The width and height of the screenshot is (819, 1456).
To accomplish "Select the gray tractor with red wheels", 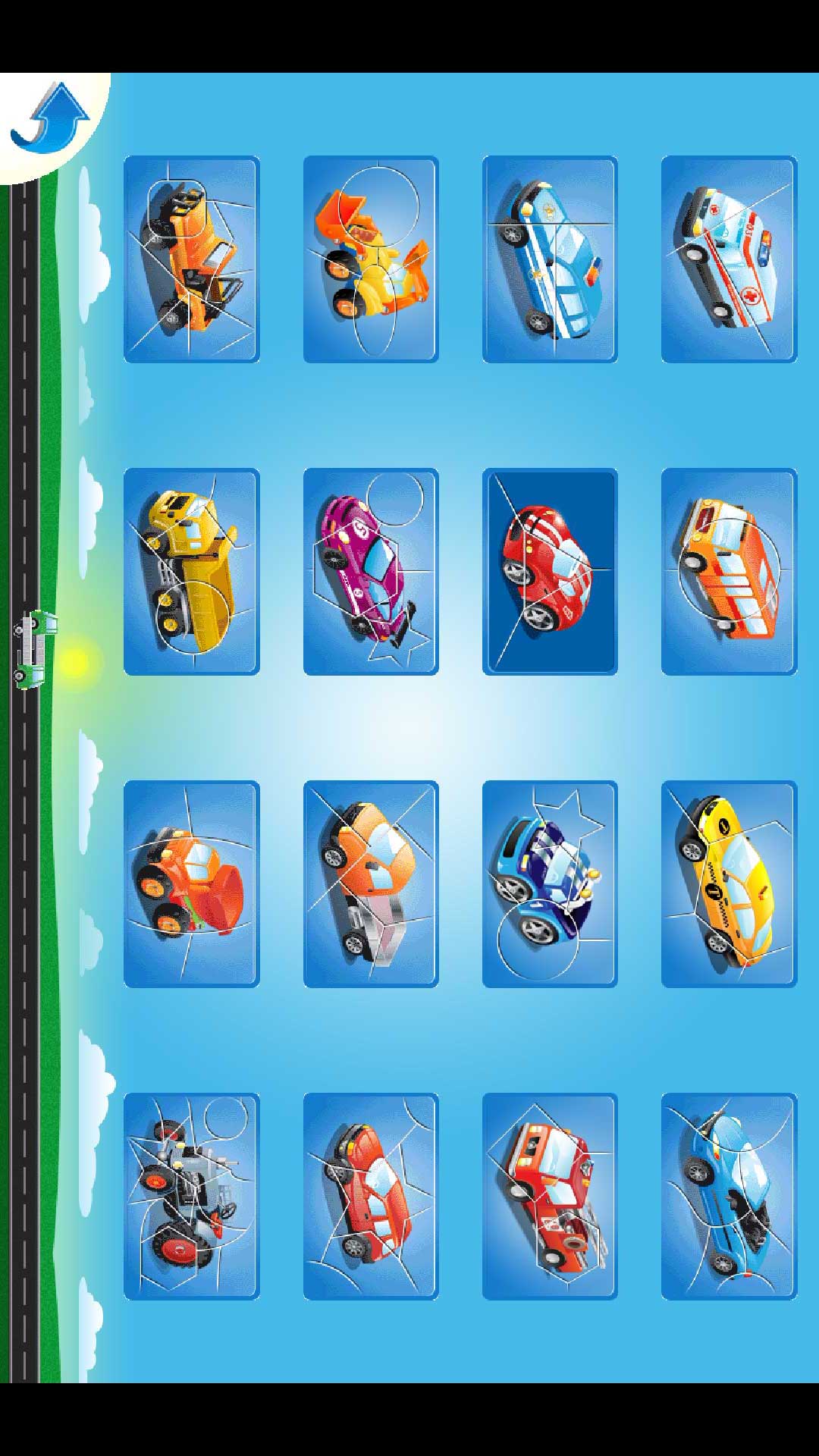I will [x=192, y=1197].
